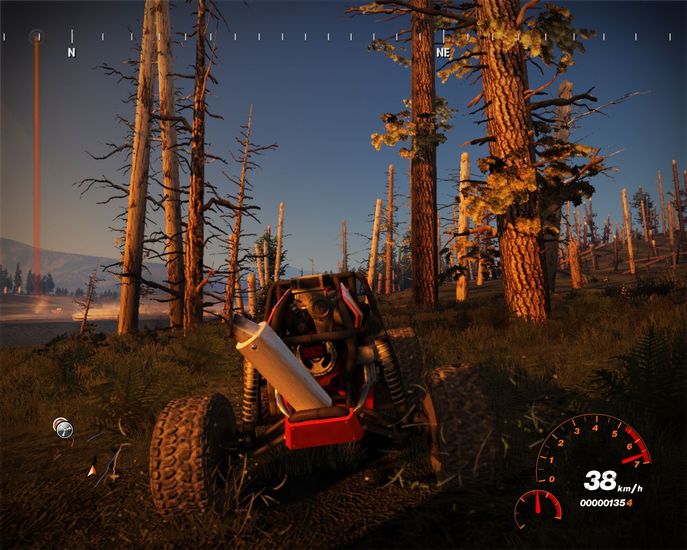Select the N heading on the compass strip
Image resolution: width=687 pixels, height=550 pixels.
pyautogui.click(x=71, y=50)
